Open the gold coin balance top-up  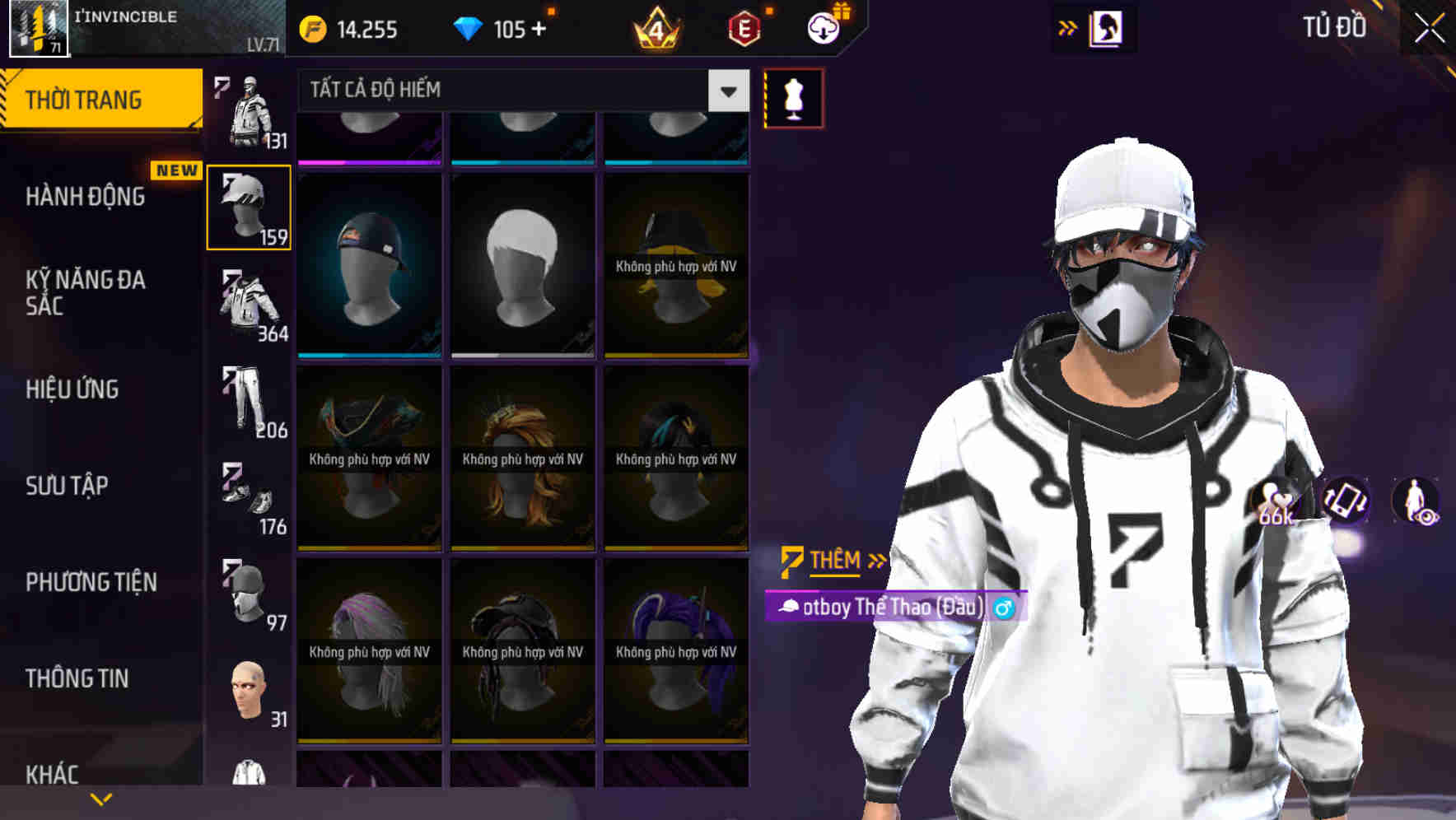[354, 29]
